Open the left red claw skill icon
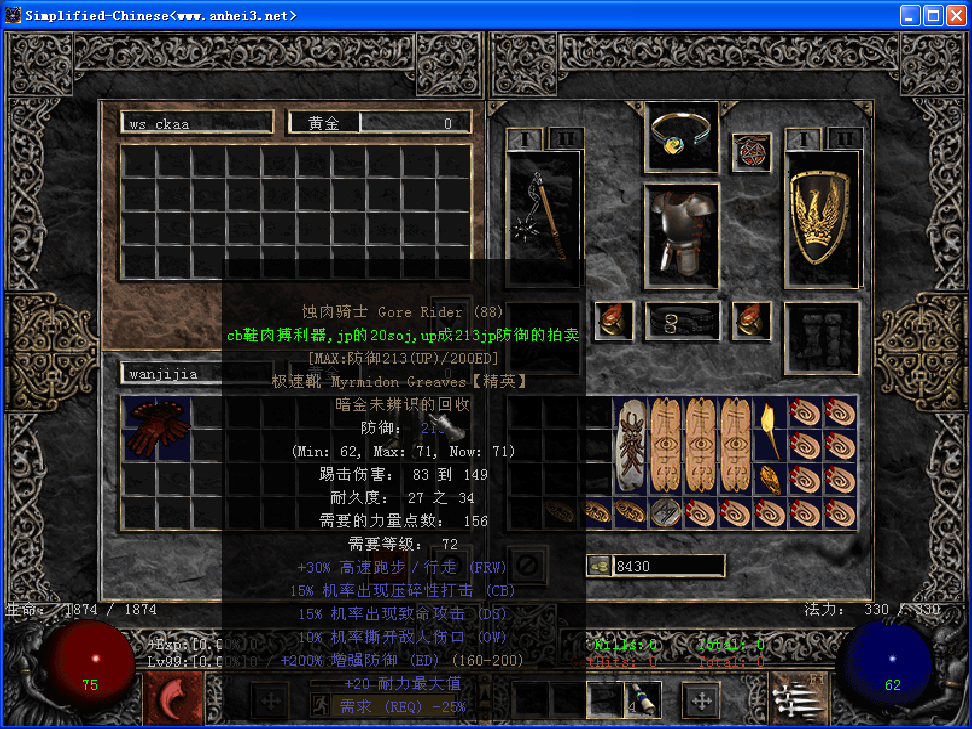972x729 pixels. (174, 697)
